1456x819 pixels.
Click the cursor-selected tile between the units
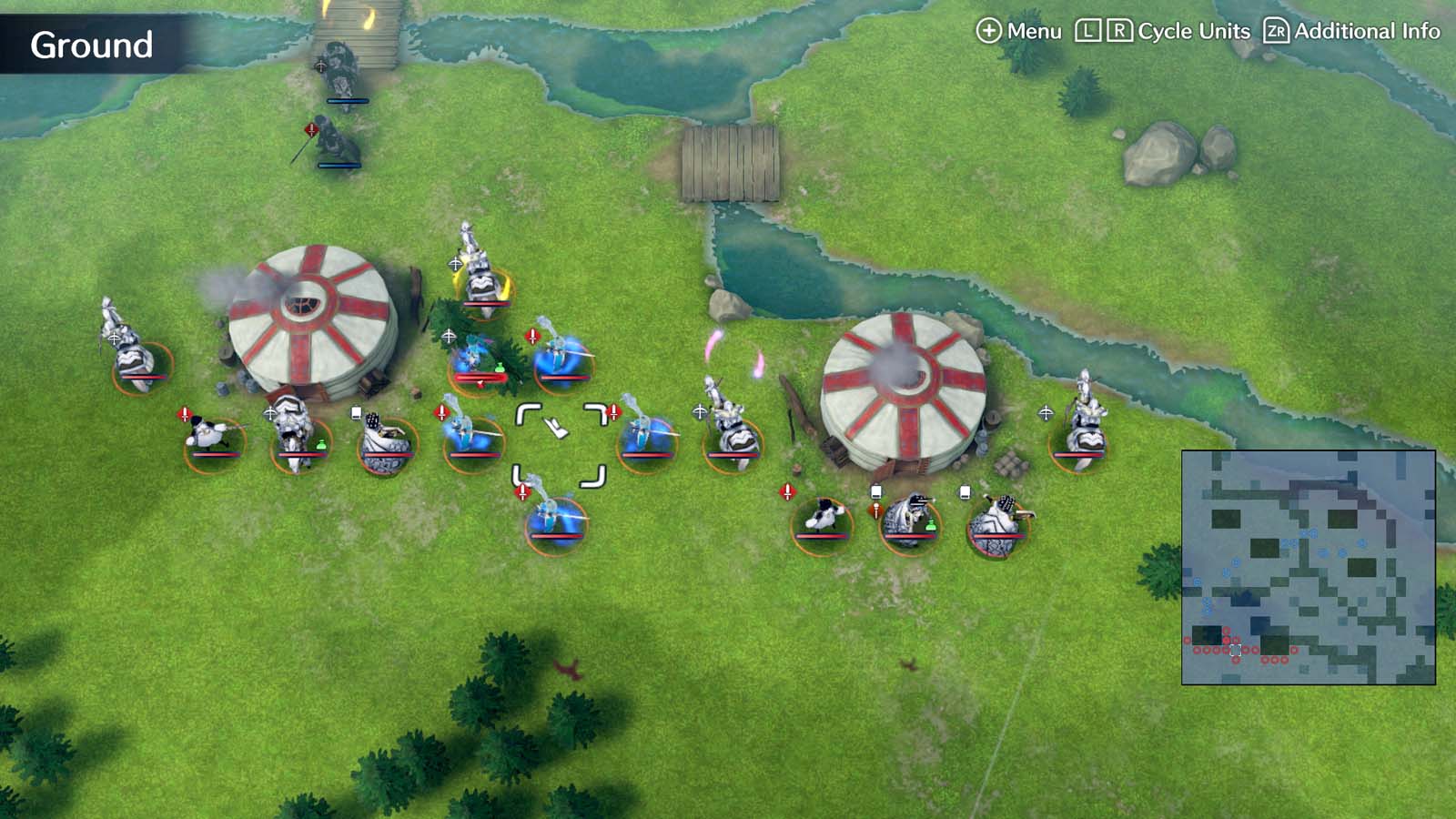tap(560, 437)
